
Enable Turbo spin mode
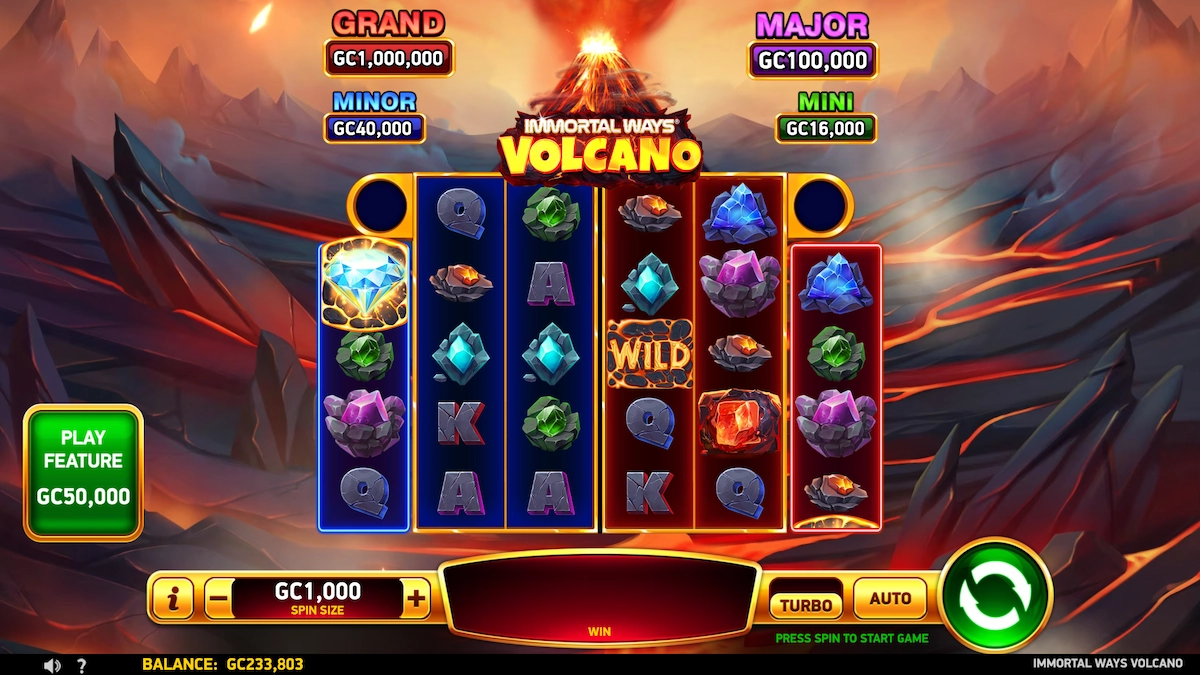(x=806, y=604)
